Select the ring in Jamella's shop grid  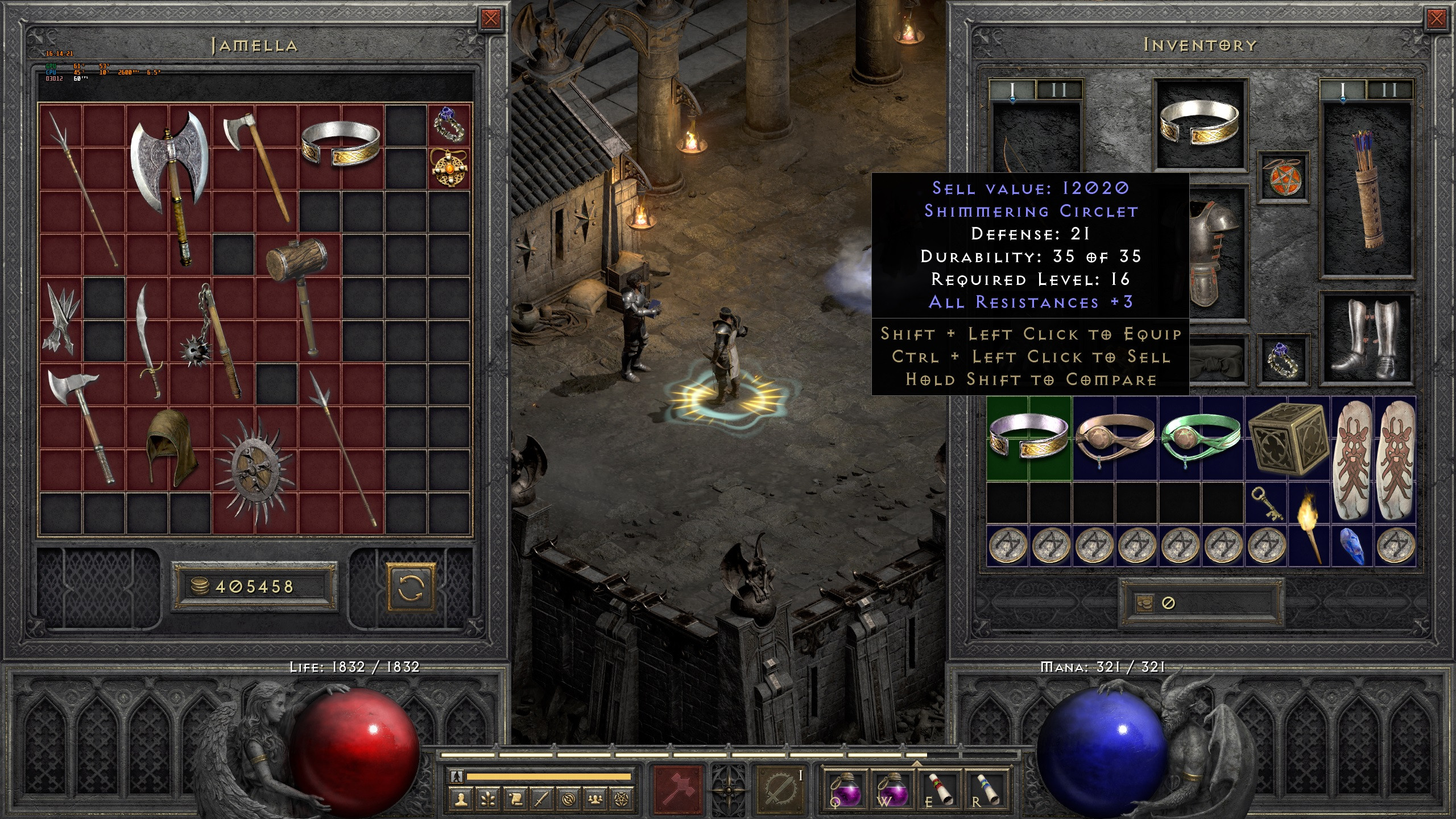point(449,125)
